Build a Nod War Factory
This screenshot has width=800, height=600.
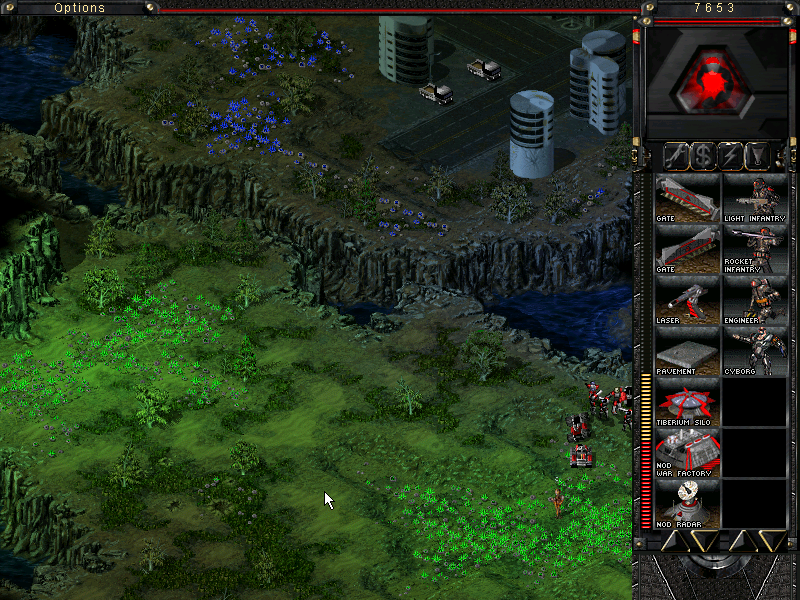click(x=687, y=454)
